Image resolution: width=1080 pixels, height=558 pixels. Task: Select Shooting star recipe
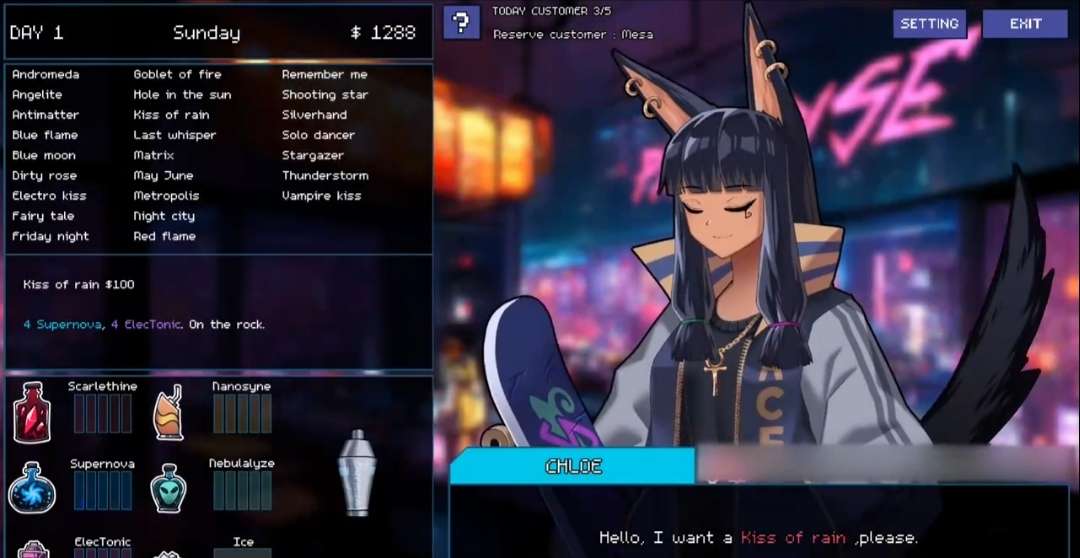(324, 95)
